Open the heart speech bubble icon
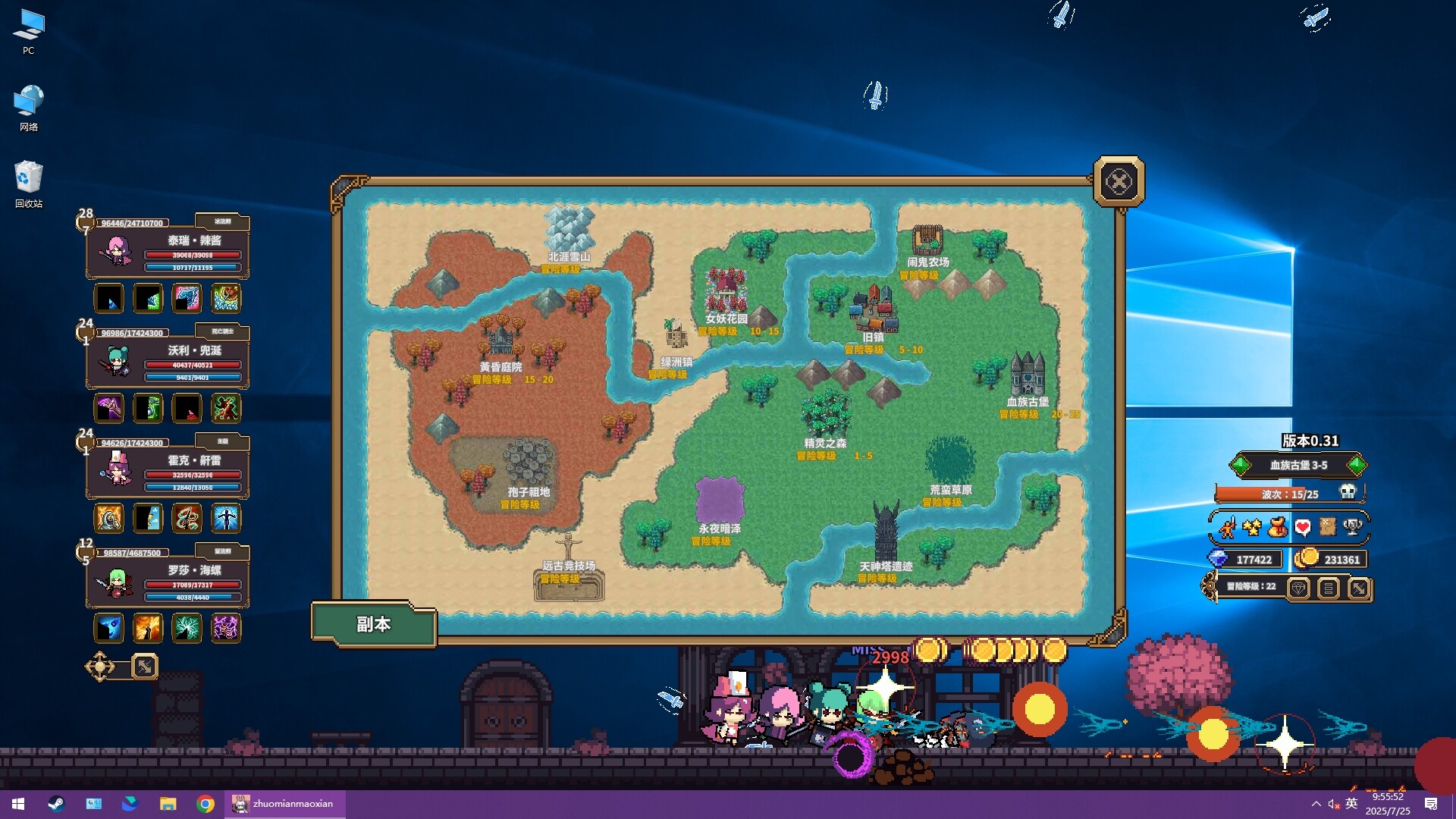Viewport: 1456px width, 819px height. tap(1302, 527)
